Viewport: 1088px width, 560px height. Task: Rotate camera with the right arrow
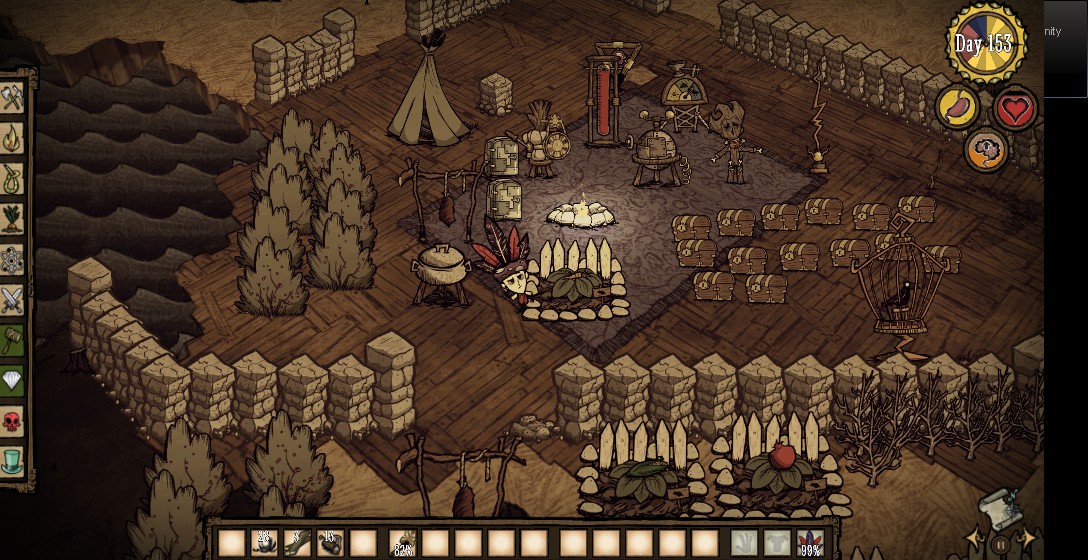[1026, 540]
